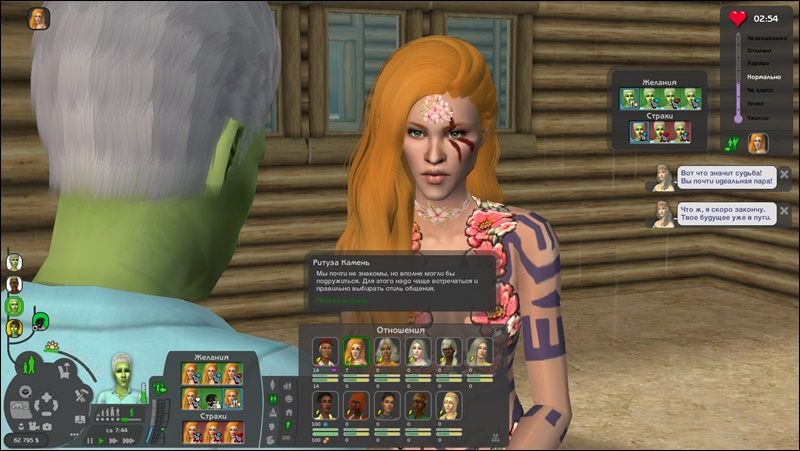This screenshot has height=451, width=800.
Task: Open Ритуза Камень's green link below the description
Action: [x=341, y=299]
